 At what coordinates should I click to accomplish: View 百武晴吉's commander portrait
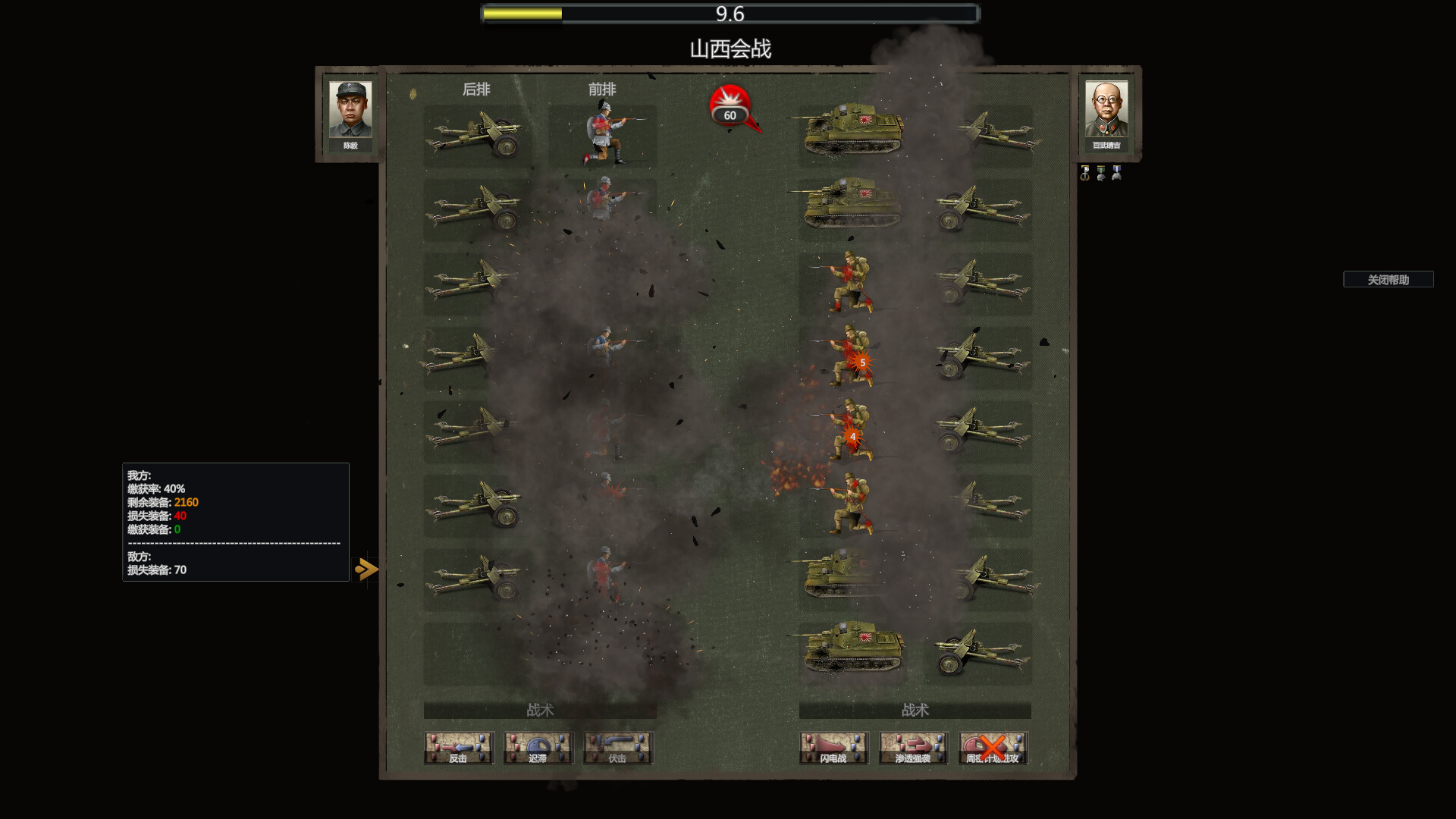tap(1107, 114)
